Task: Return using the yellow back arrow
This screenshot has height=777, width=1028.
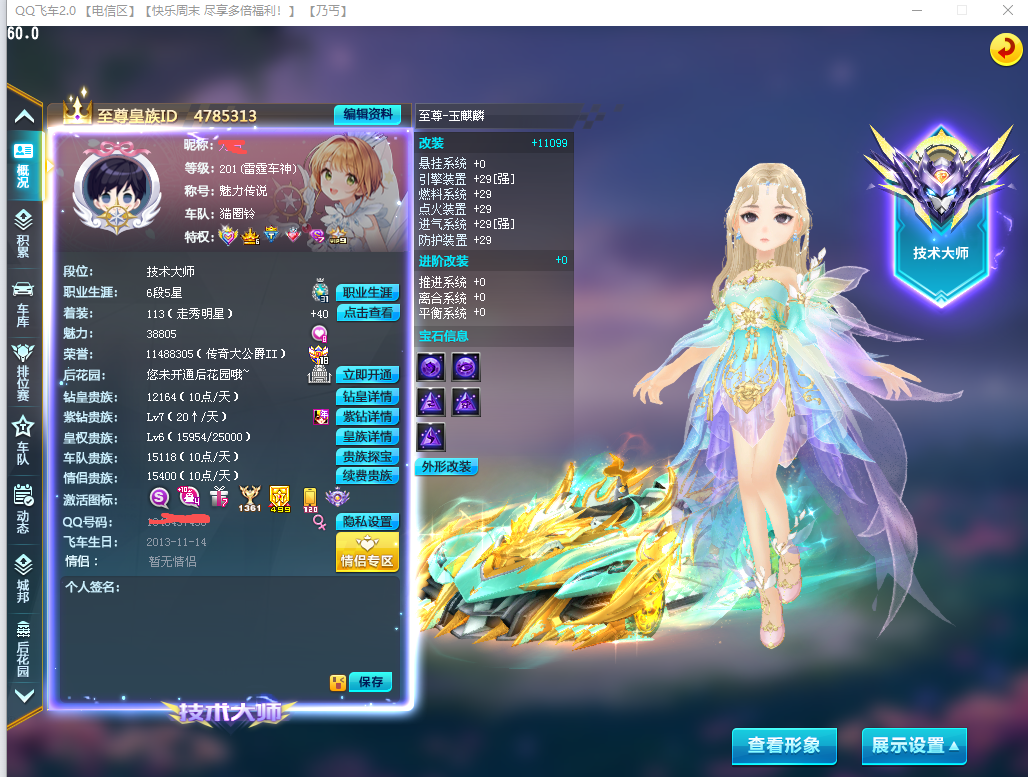Action: click(x=1005, y=49)
